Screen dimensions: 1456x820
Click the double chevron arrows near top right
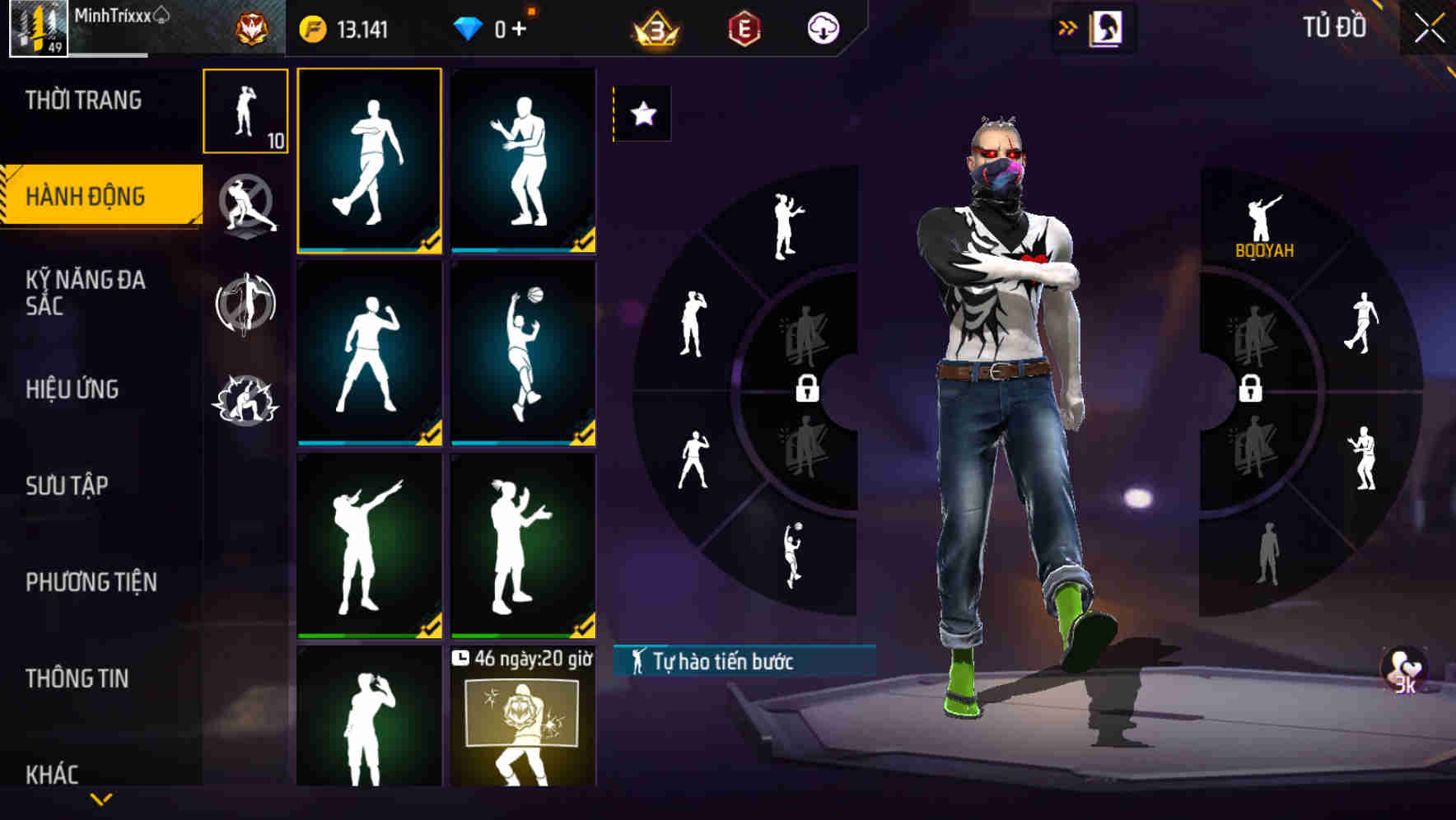pos(1067,26)
